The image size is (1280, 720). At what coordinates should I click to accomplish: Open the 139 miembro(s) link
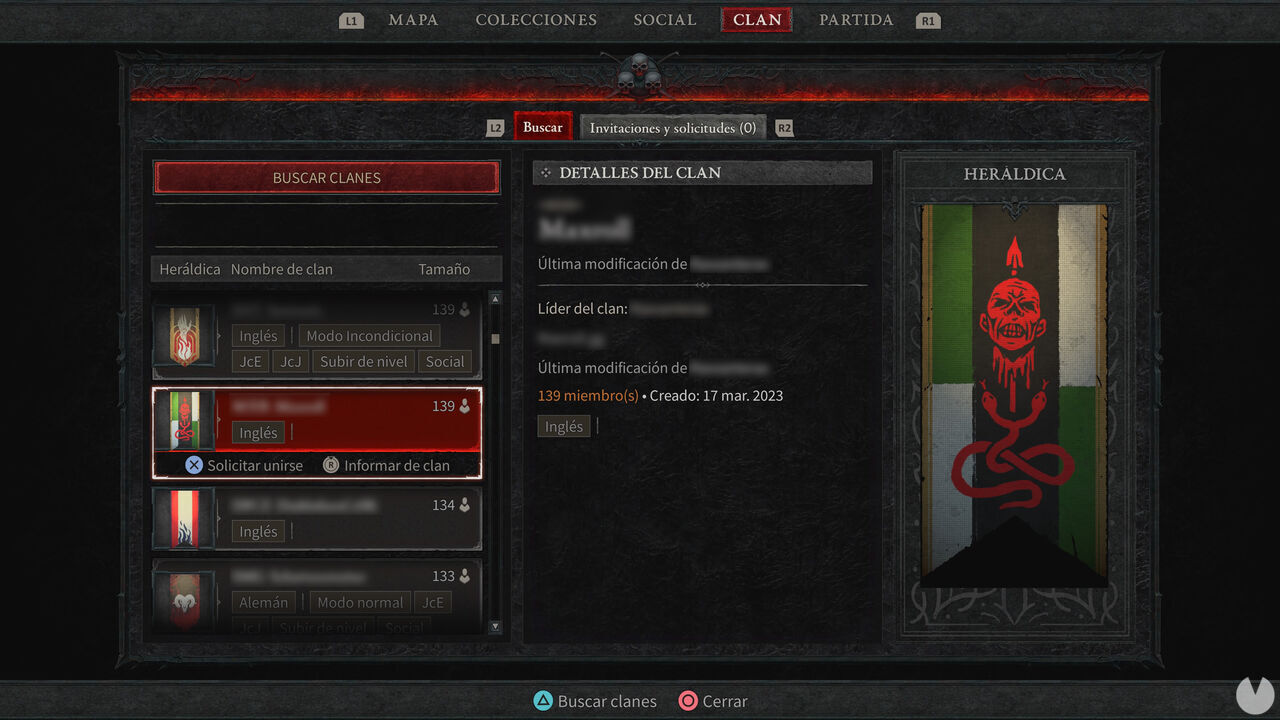588,395
